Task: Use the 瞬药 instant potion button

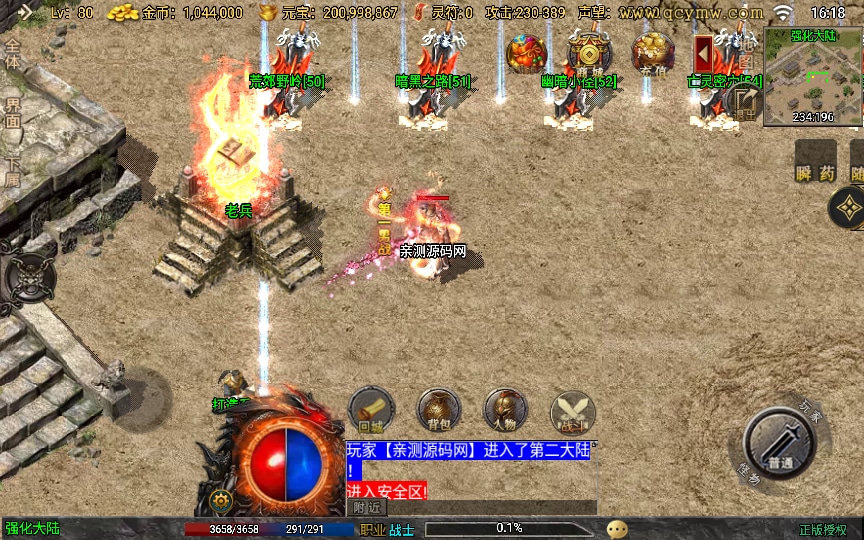Action: pos(814,161)
